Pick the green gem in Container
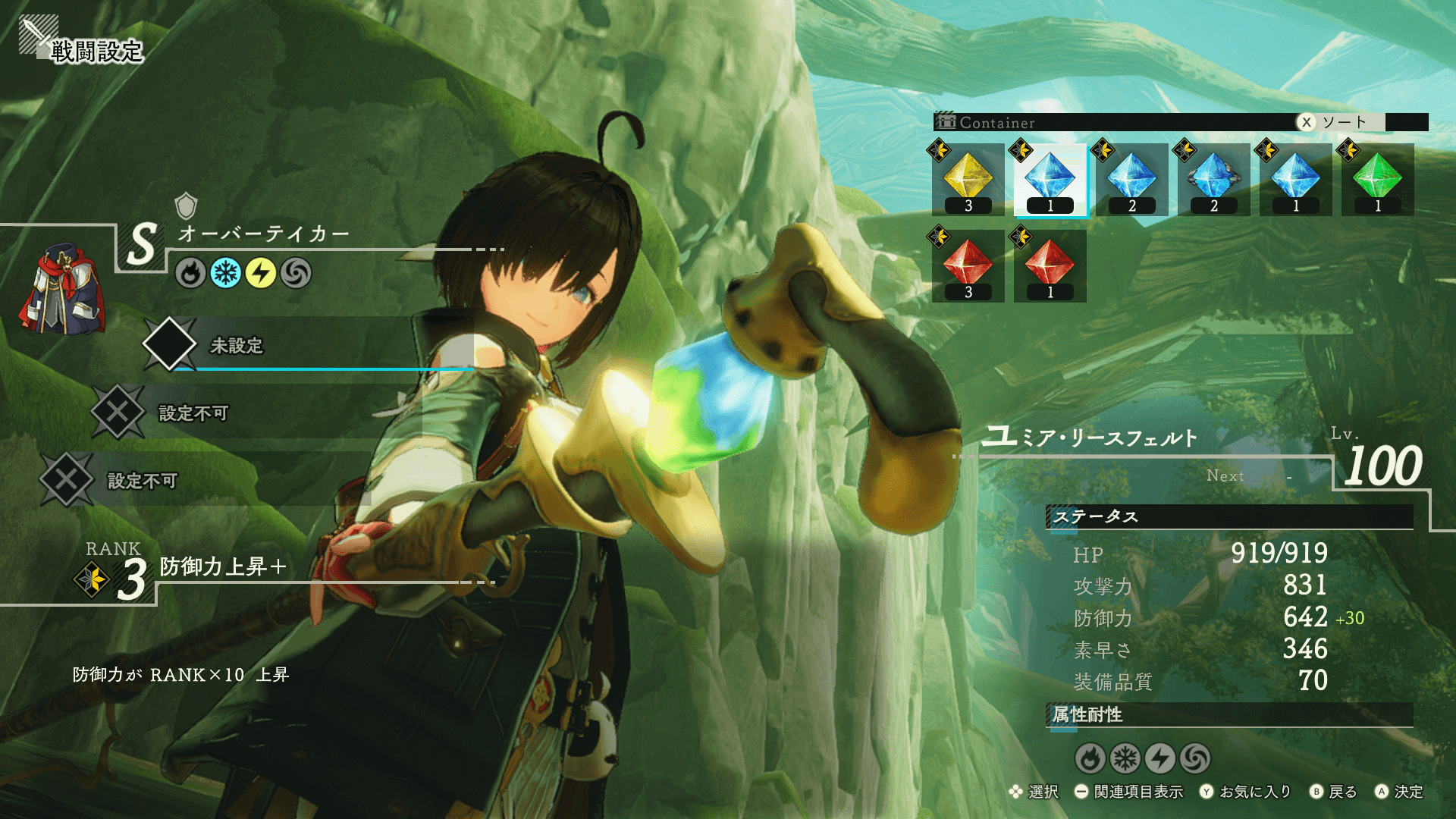 tap(1377, 180)
